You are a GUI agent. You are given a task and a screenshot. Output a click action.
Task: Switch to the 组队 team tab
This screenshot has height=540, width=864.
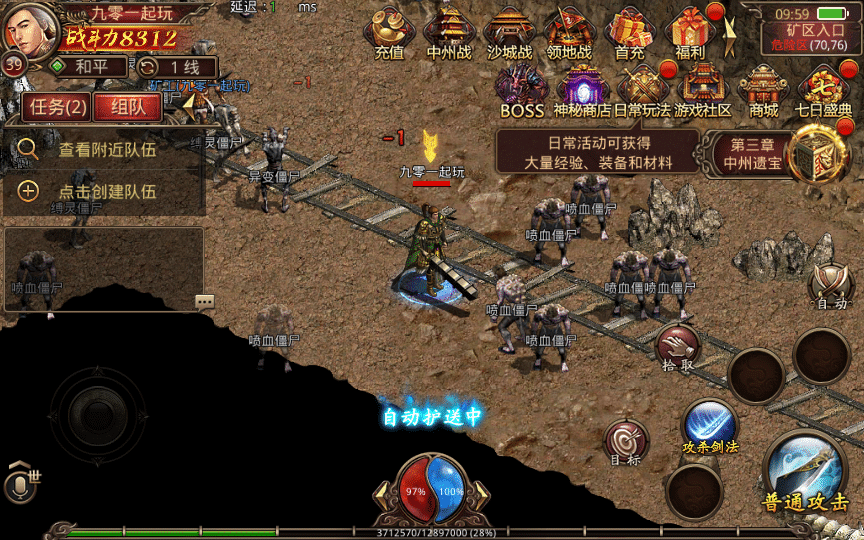[x=127, y=107]
